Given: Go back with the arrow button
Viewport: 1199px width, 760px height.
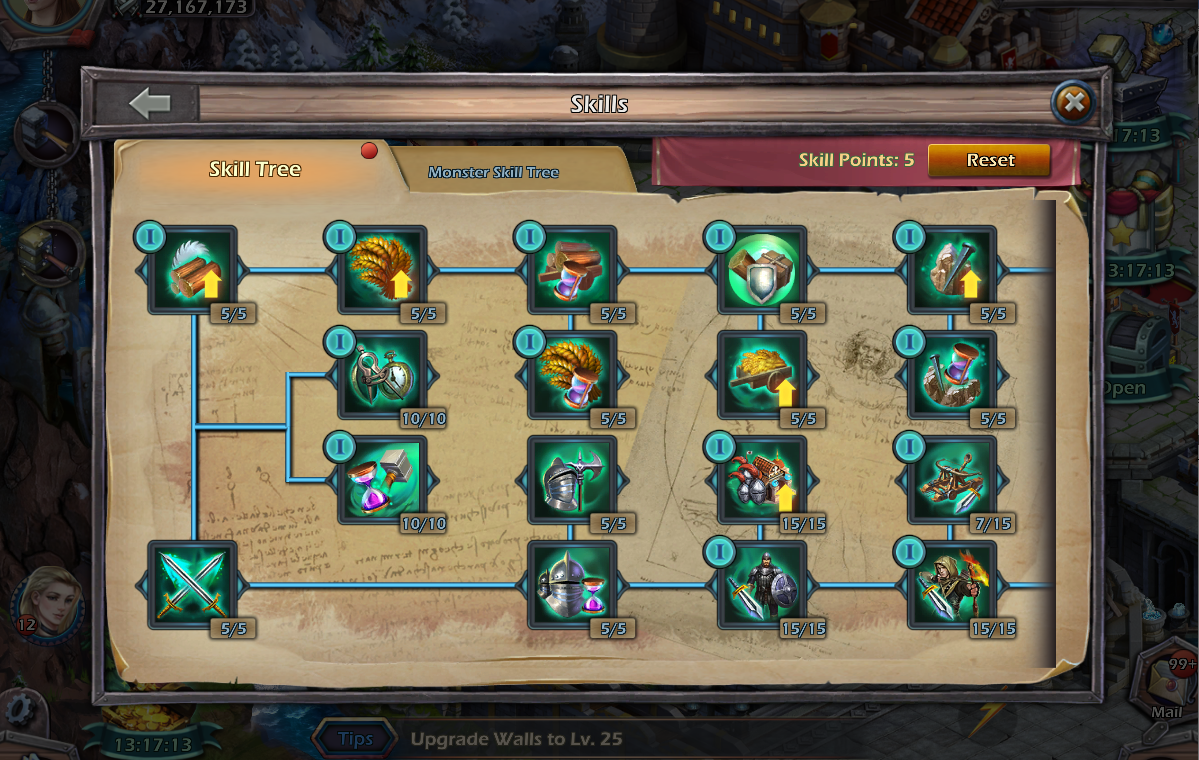Looking at the screenshot, I should coord(150,103).
